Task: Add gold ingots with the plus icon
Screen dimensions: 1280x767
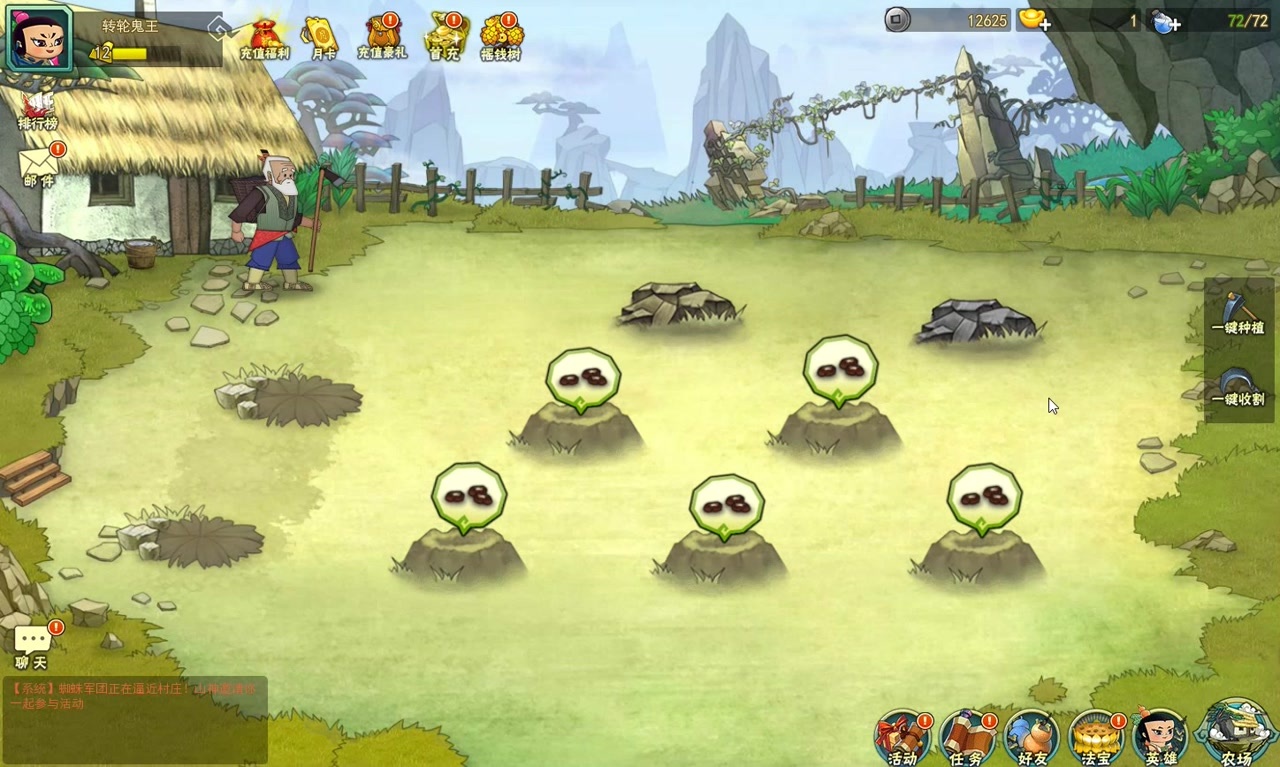Action: tap(1034, 20)
